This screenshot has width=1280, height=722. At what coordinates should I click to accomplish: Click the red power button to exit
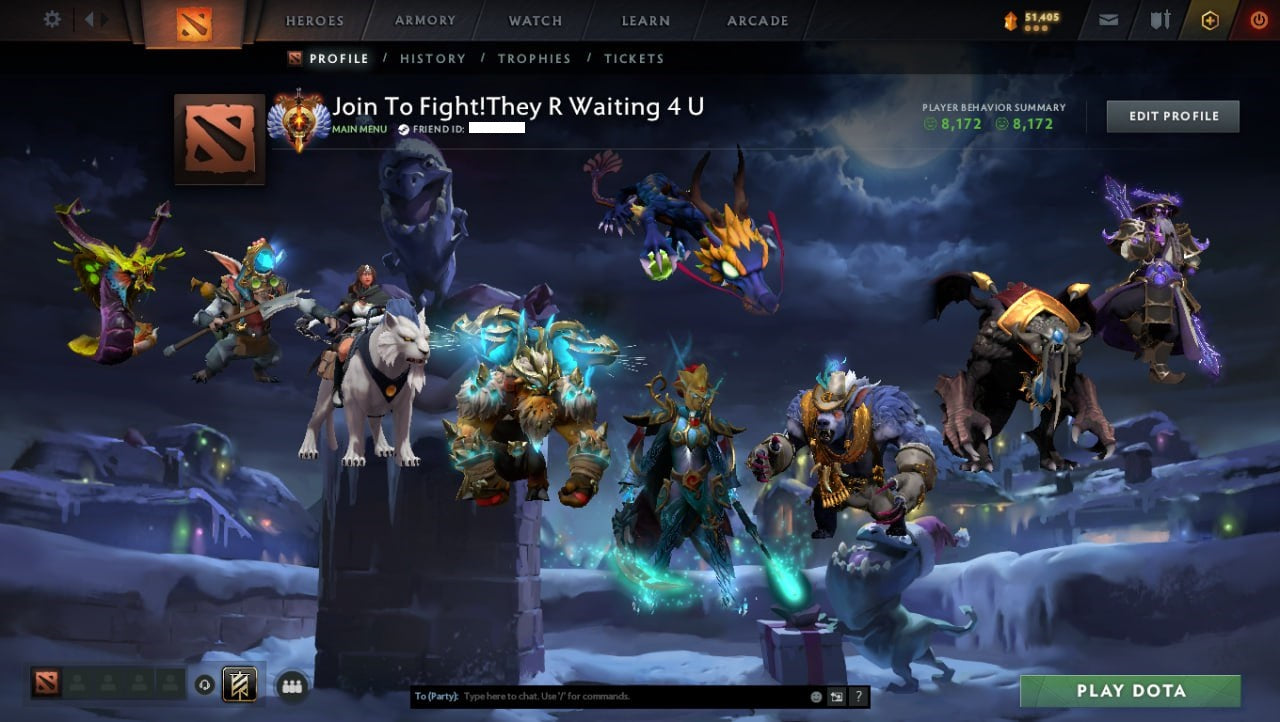pos(1259,19)
